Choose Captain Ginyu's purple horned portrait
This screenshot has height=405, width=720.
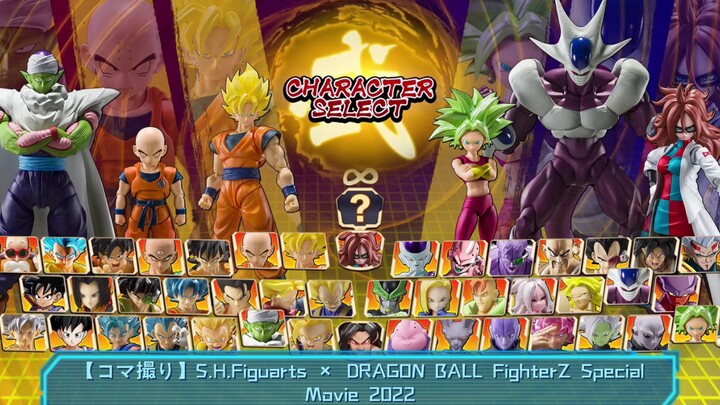coord(511,255)
